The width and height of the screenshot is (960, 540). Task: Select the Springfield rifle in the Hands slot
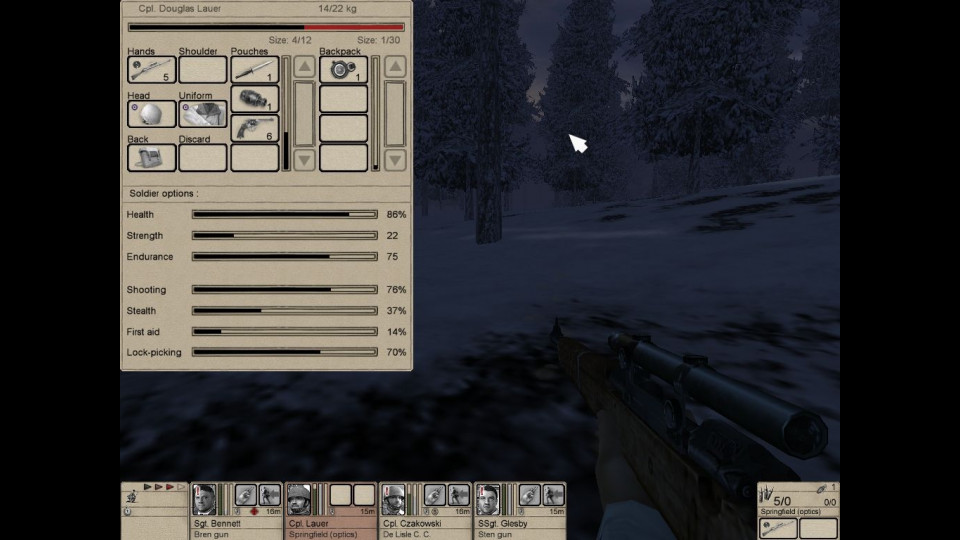[152, 70]
